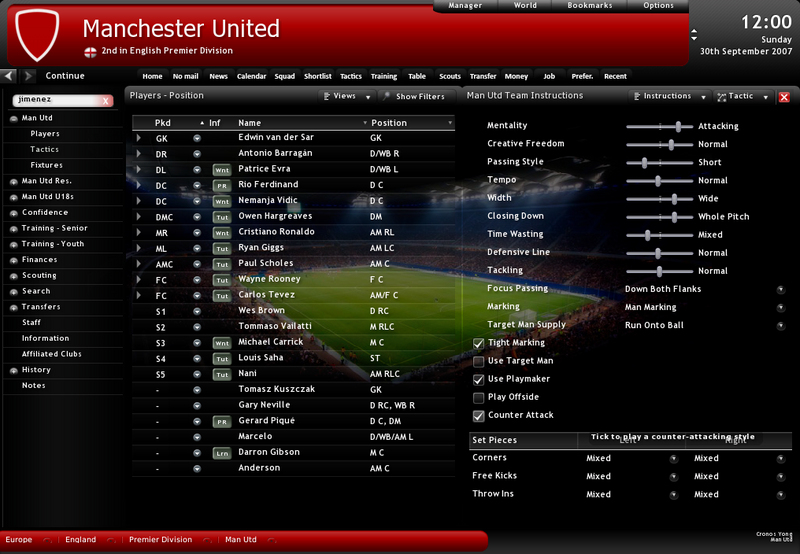Image resolution: width=800 pixels, height=554 pixels.
Task: Toggle the Counter Attack checkbox
Action: pyautogui.click(x=479, y=415)
